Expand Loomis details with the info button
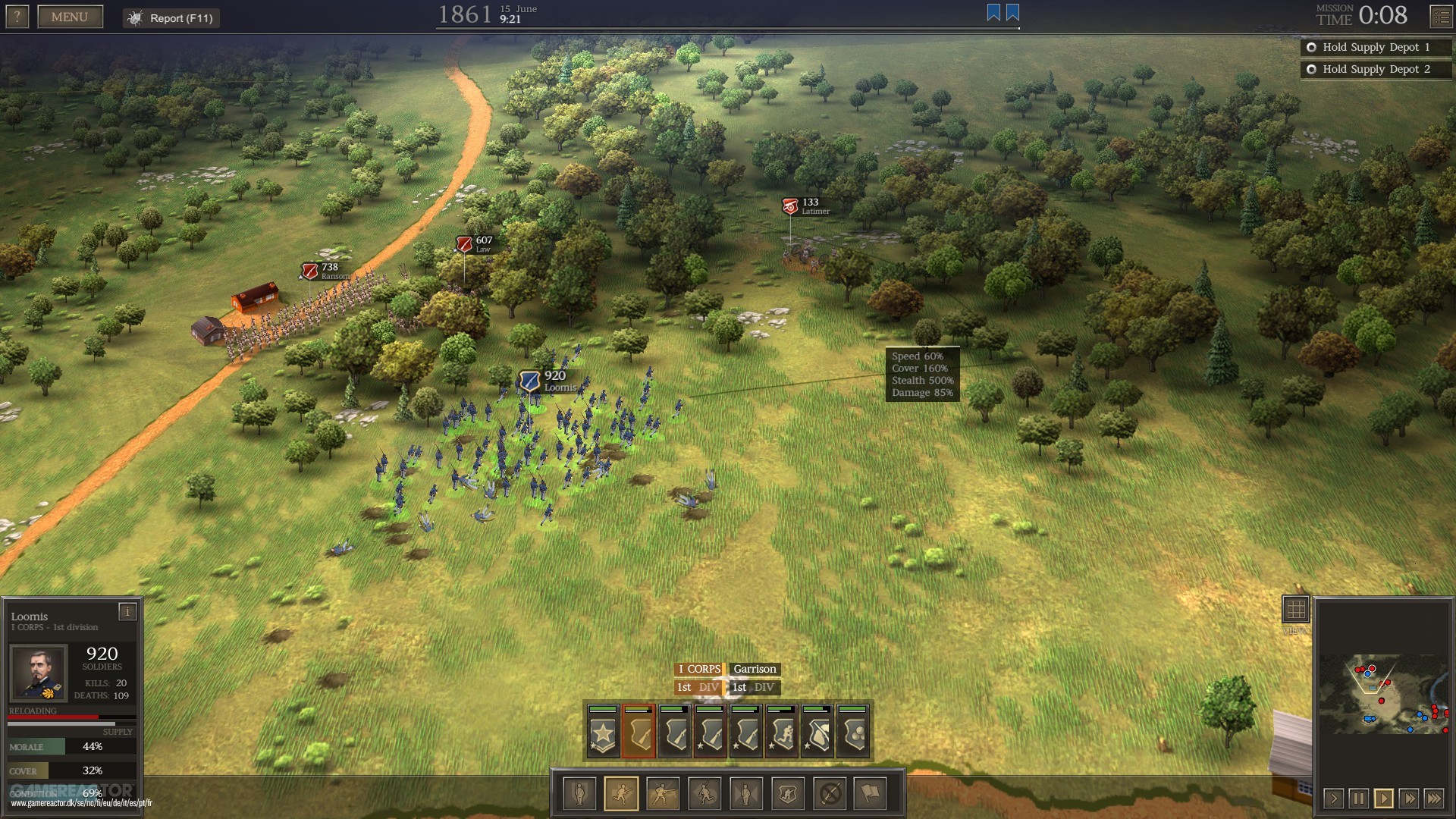This screenshot has width=1456, height=819. pyautogui.click(x=127, y=610)
